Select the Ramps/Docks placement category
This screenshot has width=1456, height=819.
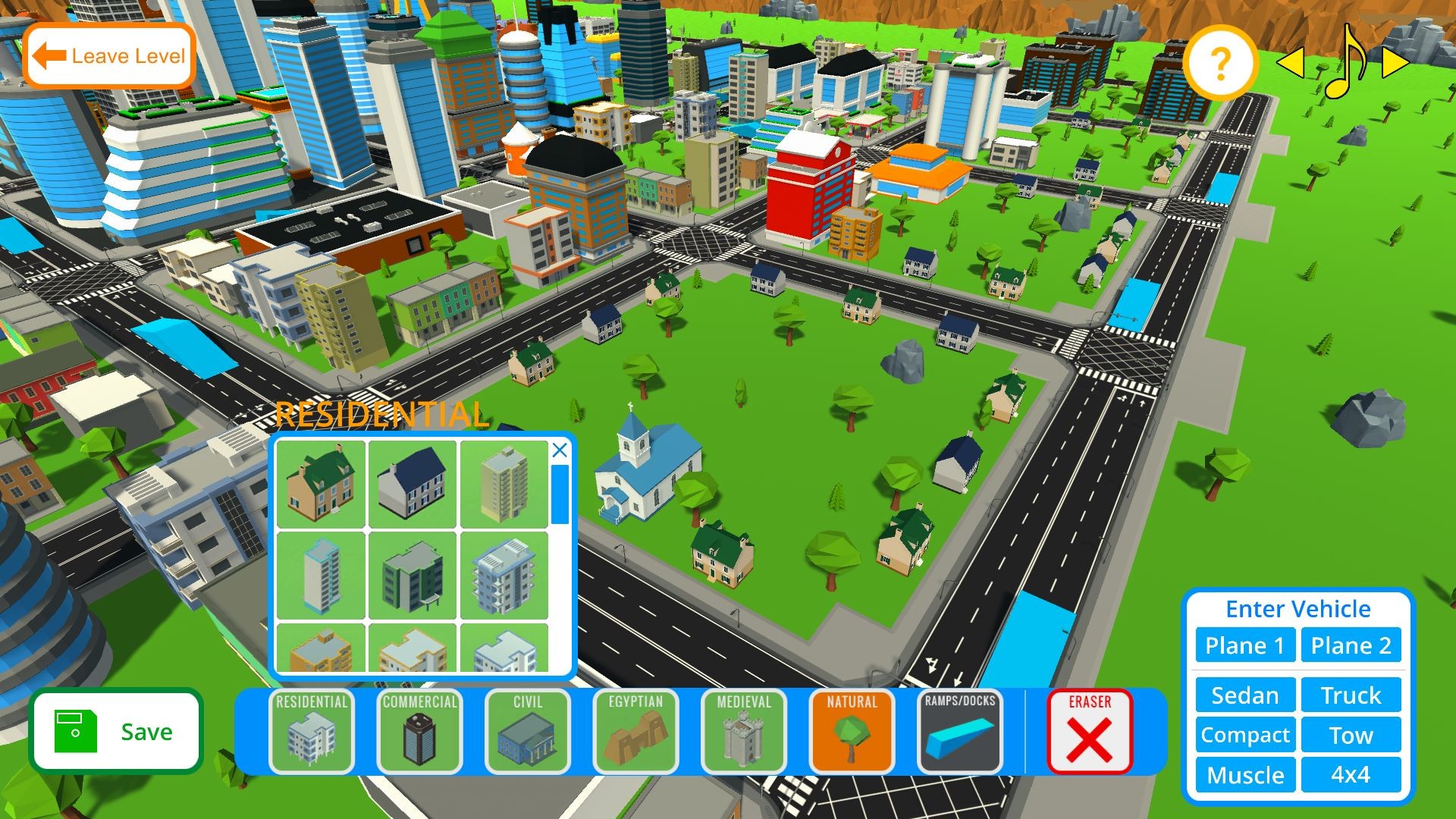pyautogui.click(x=958, y=730)
